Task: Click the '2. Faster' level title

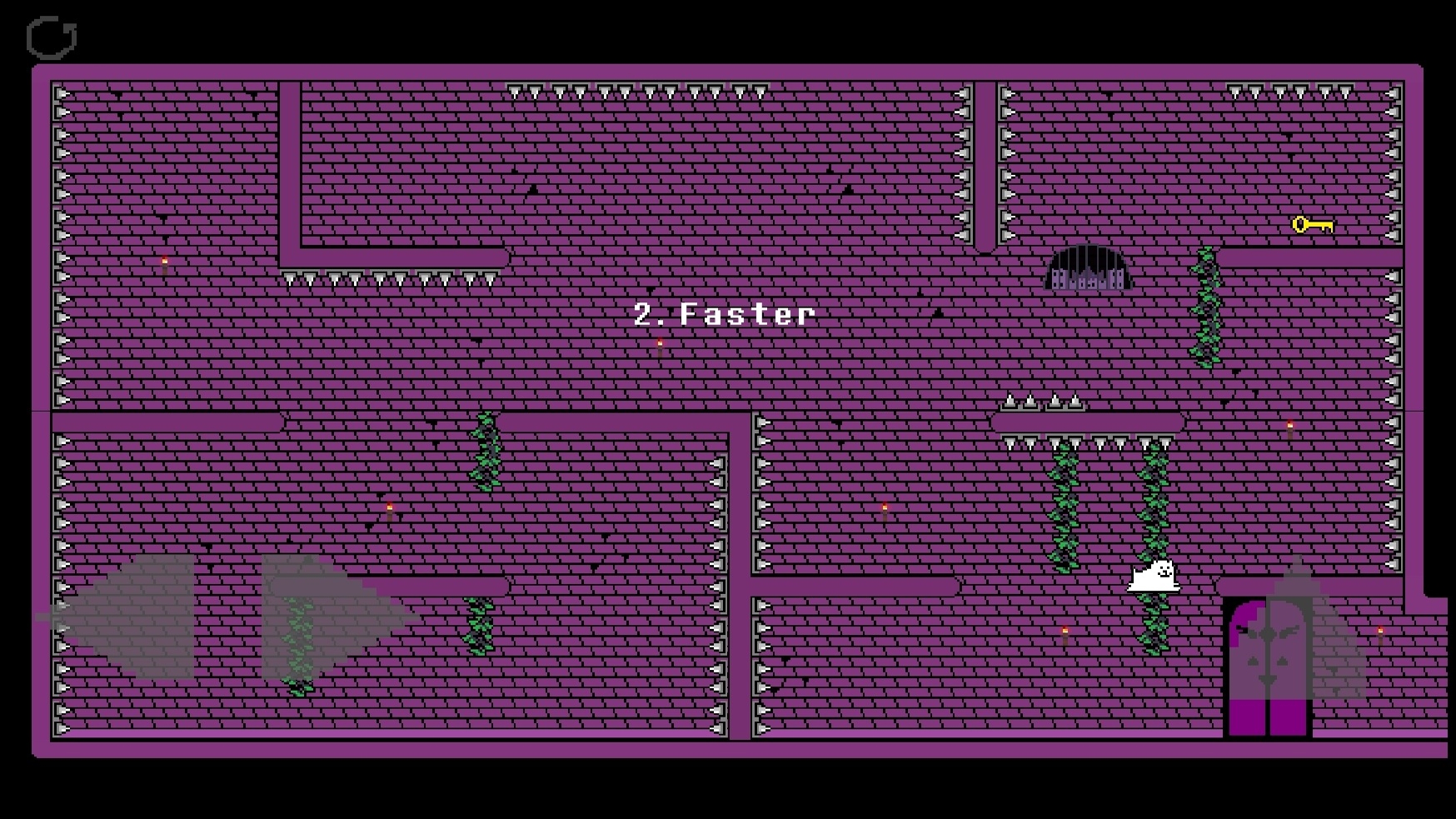Action: tap(723, 315)
